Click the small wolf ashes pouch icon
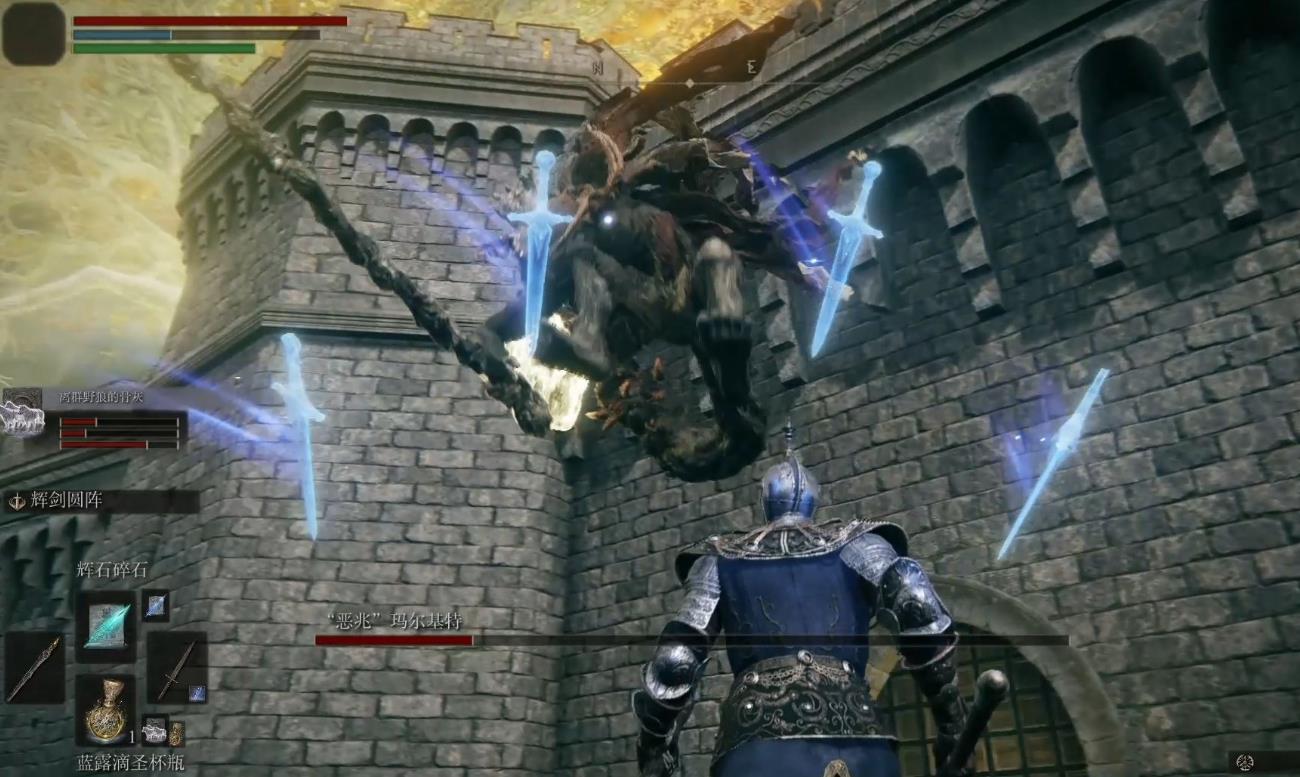Image resolution: width=1300 pixels, height=777 pixels. [154, 731]
